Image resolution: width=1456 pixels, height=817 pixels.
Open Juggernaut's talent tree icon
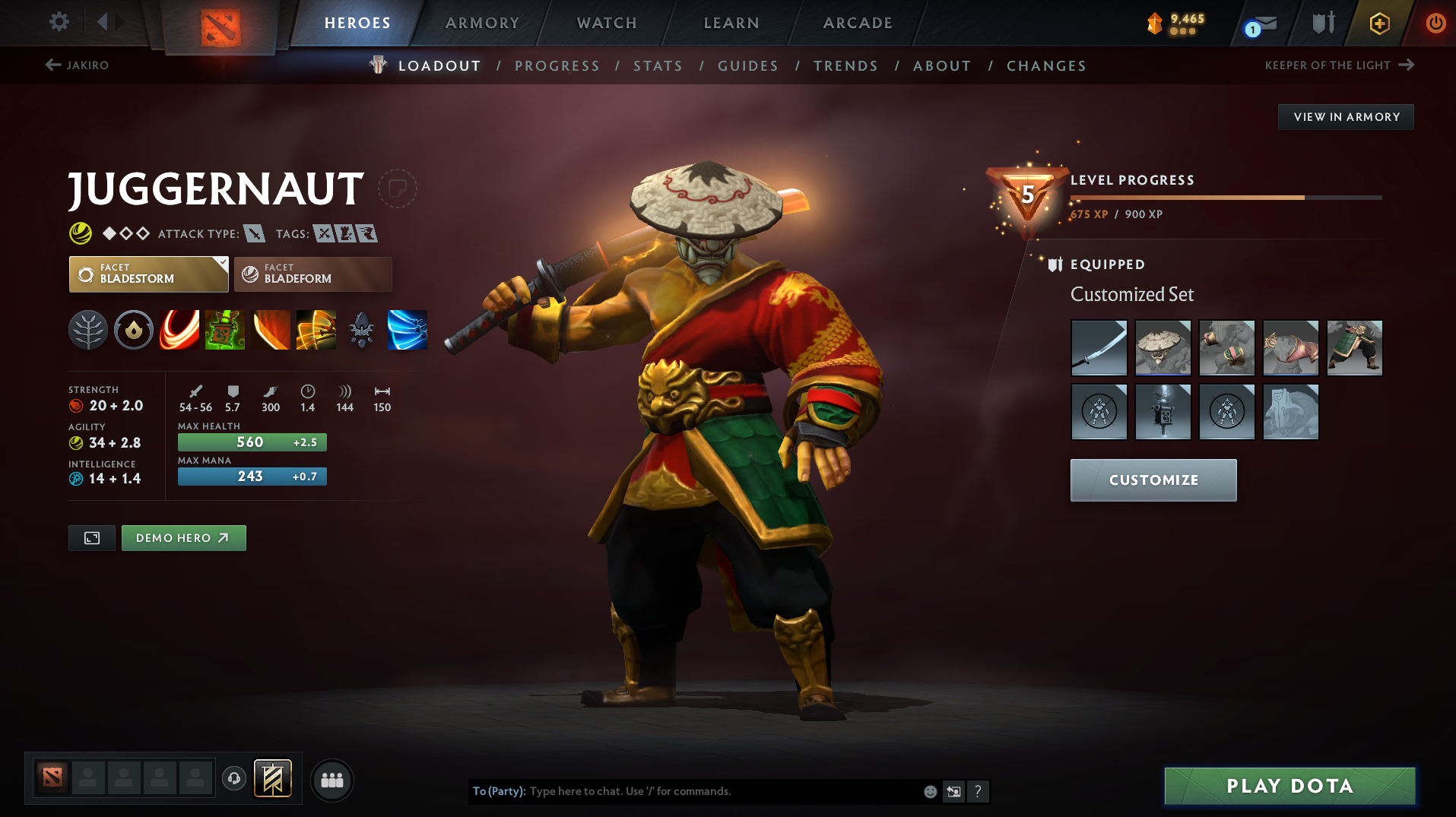point(88,330)
